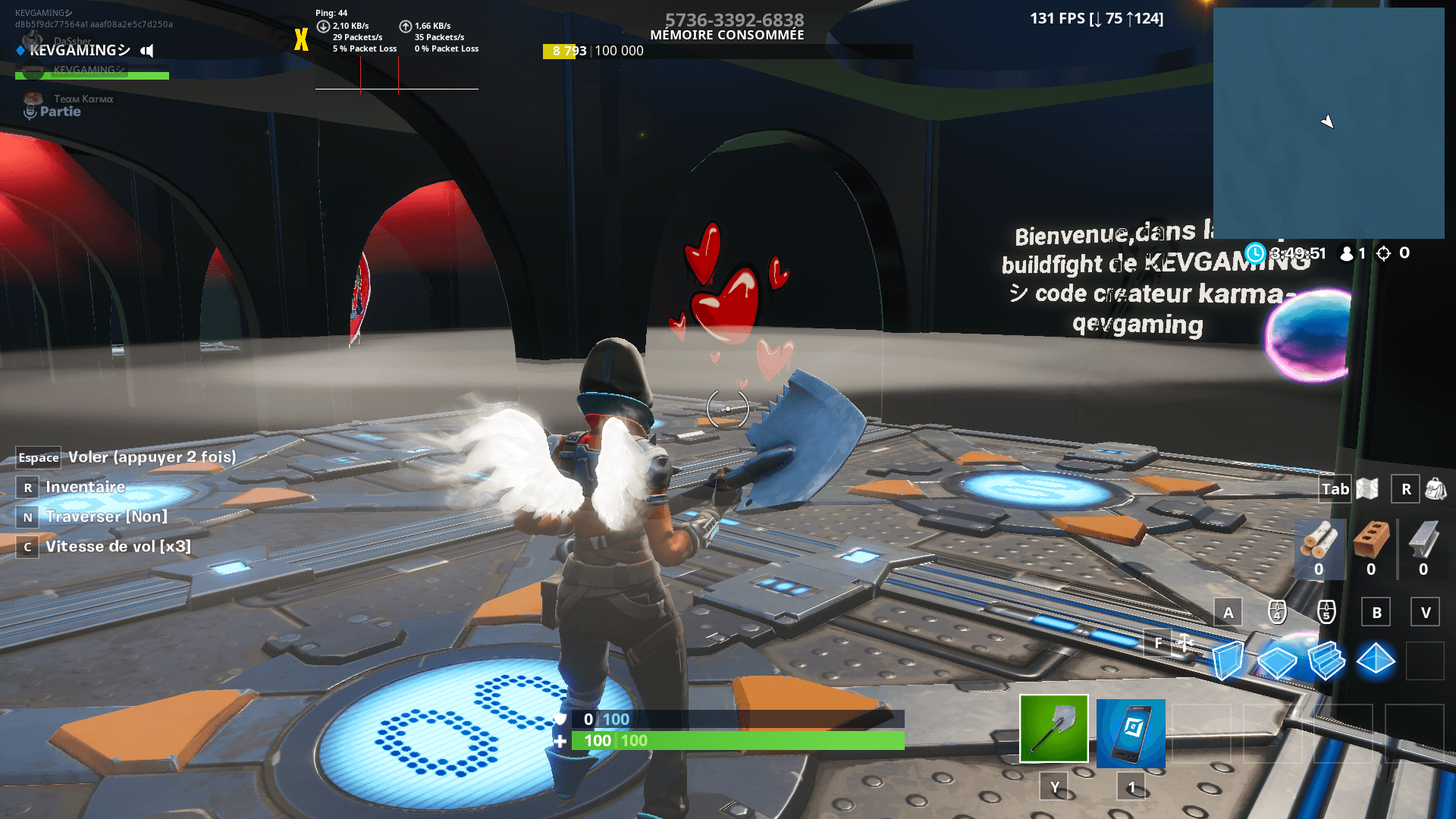This screenshot has width=1456, height=819.
Task: Open inventory via the backpack icon
Action: [1437, 489]
